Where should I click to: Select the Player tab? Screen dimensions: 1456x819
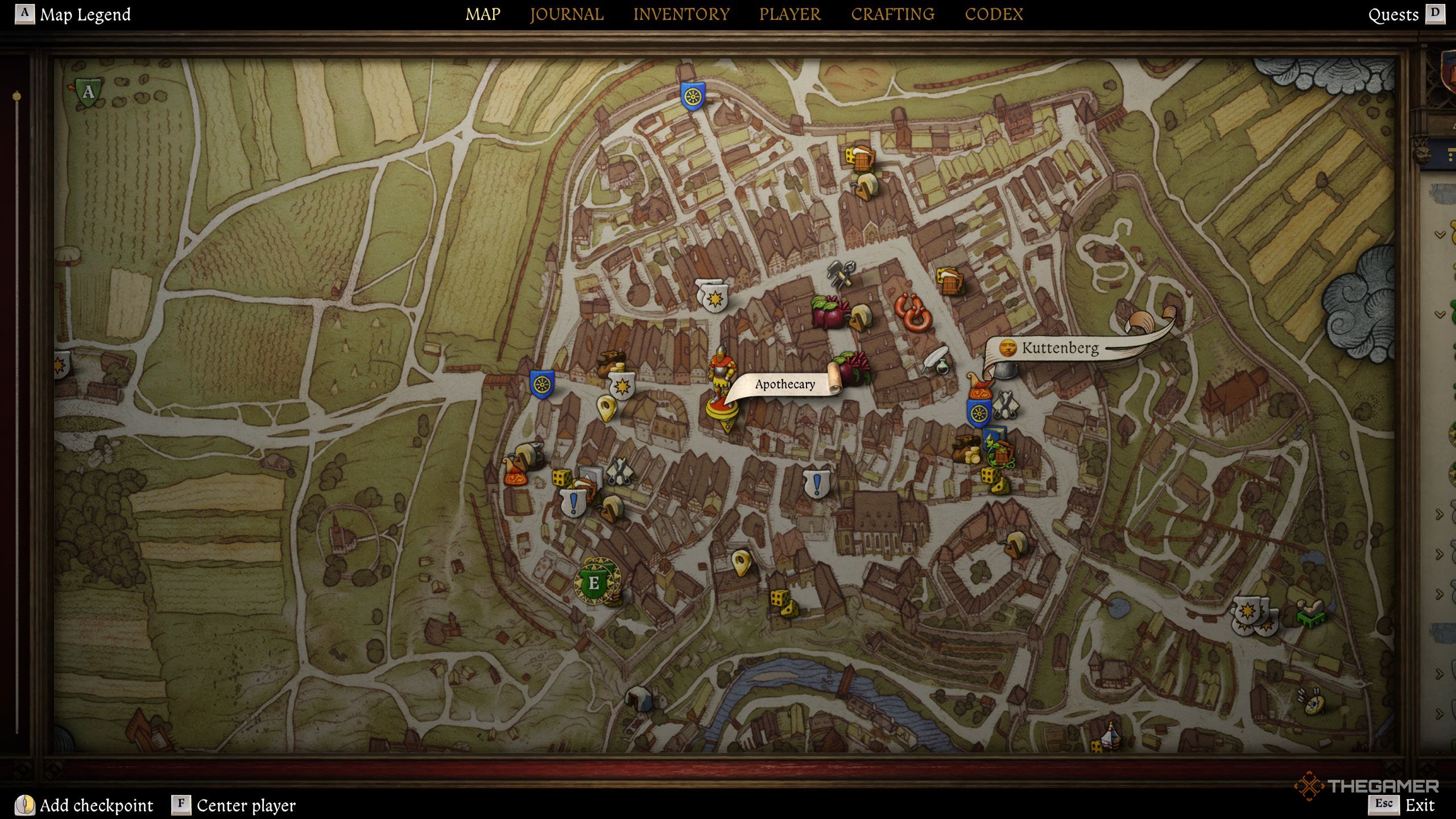click(x=790, y=14)
